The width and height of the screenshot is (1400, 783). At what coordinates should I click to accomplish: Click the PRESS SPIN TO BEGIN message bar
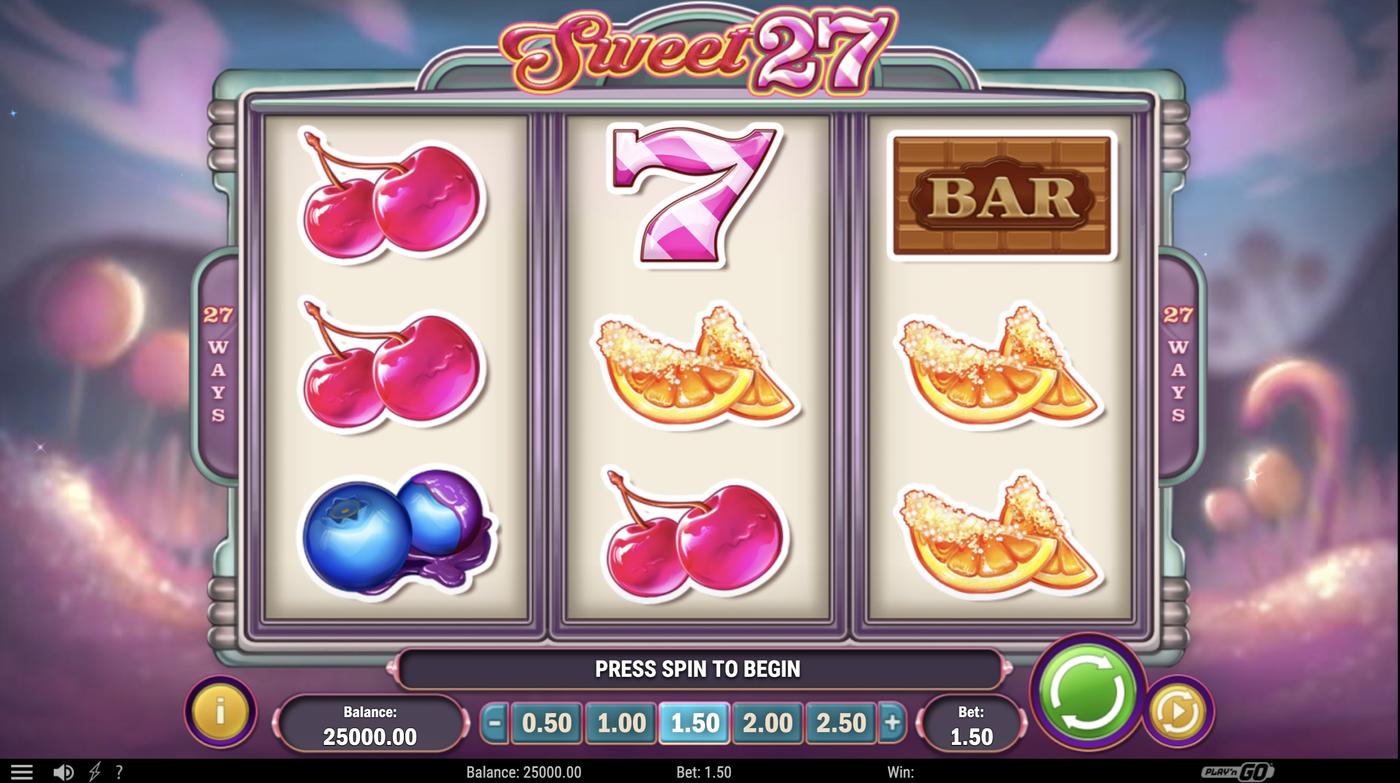(700, 669)
